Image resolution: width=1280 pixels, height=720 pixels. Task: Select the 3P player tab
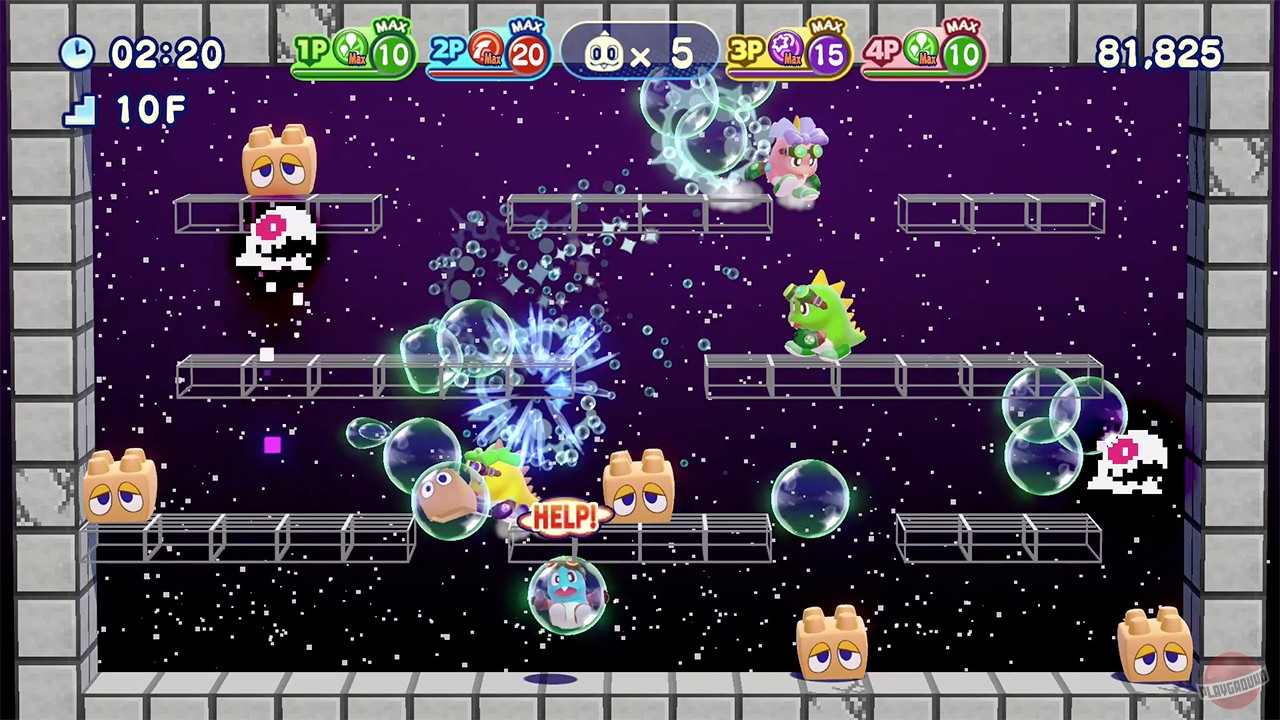pos(748,50)
